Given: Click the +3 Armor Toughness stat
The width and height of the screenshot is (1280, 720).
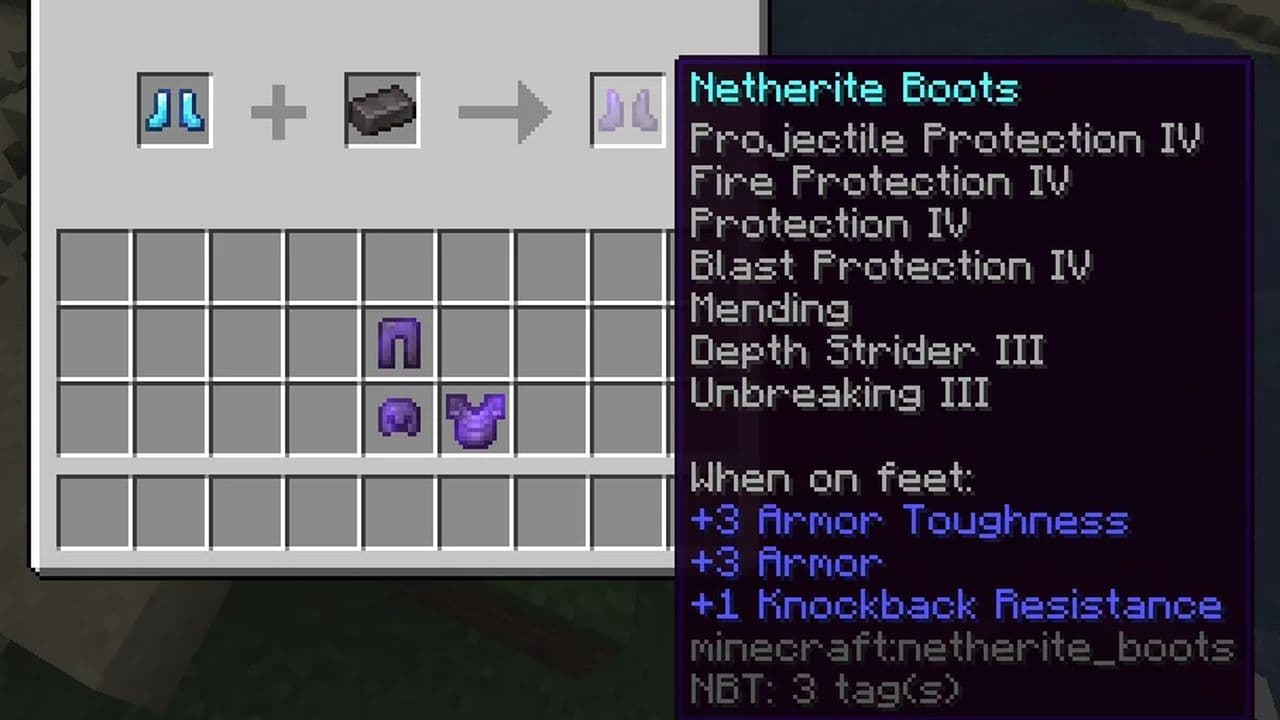Looking at the screenshot, I should click(905, 520).
